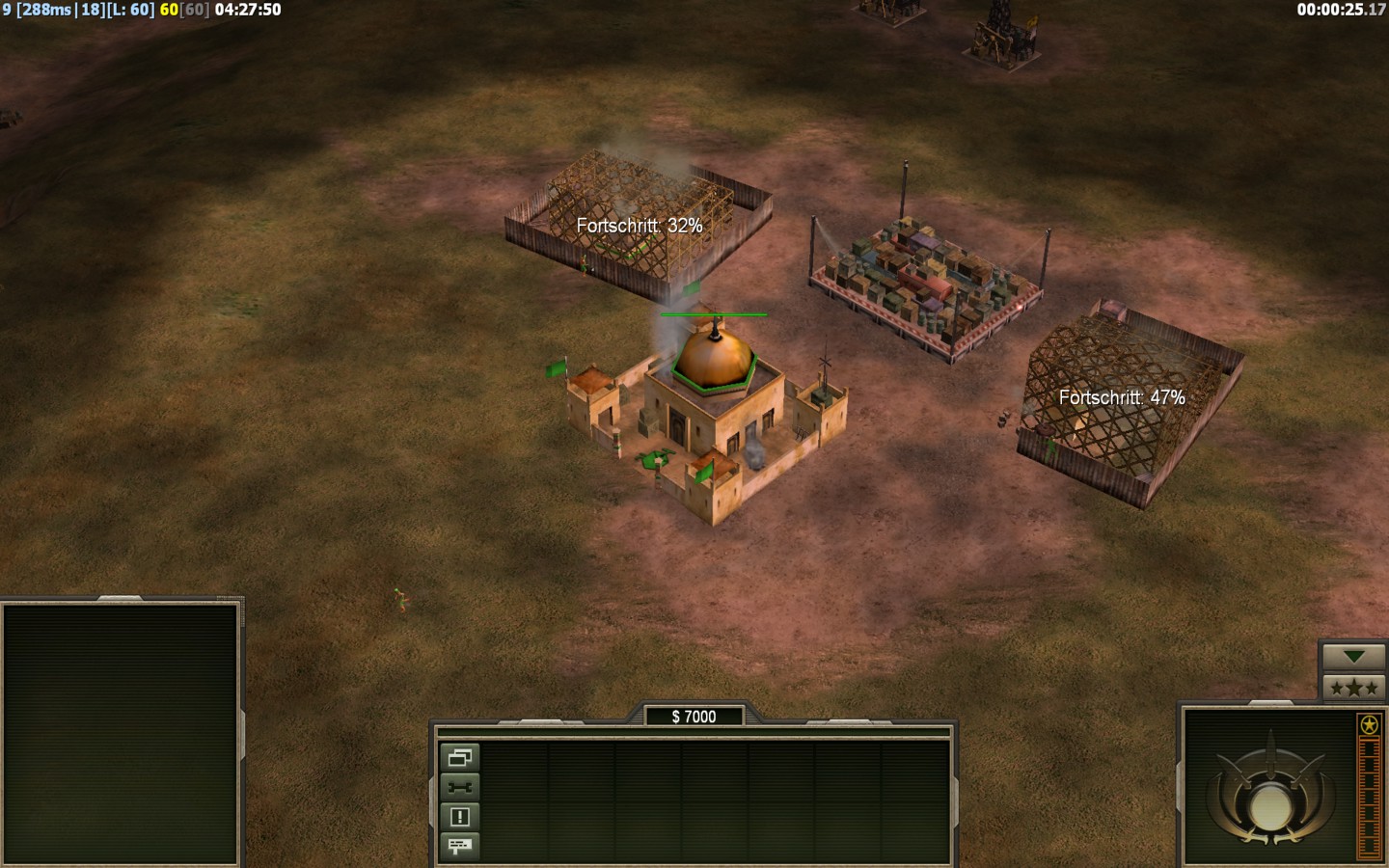Click the barbell-shaped idle worker button
The image size is (1389, 868).
click(x=459, y=787)
